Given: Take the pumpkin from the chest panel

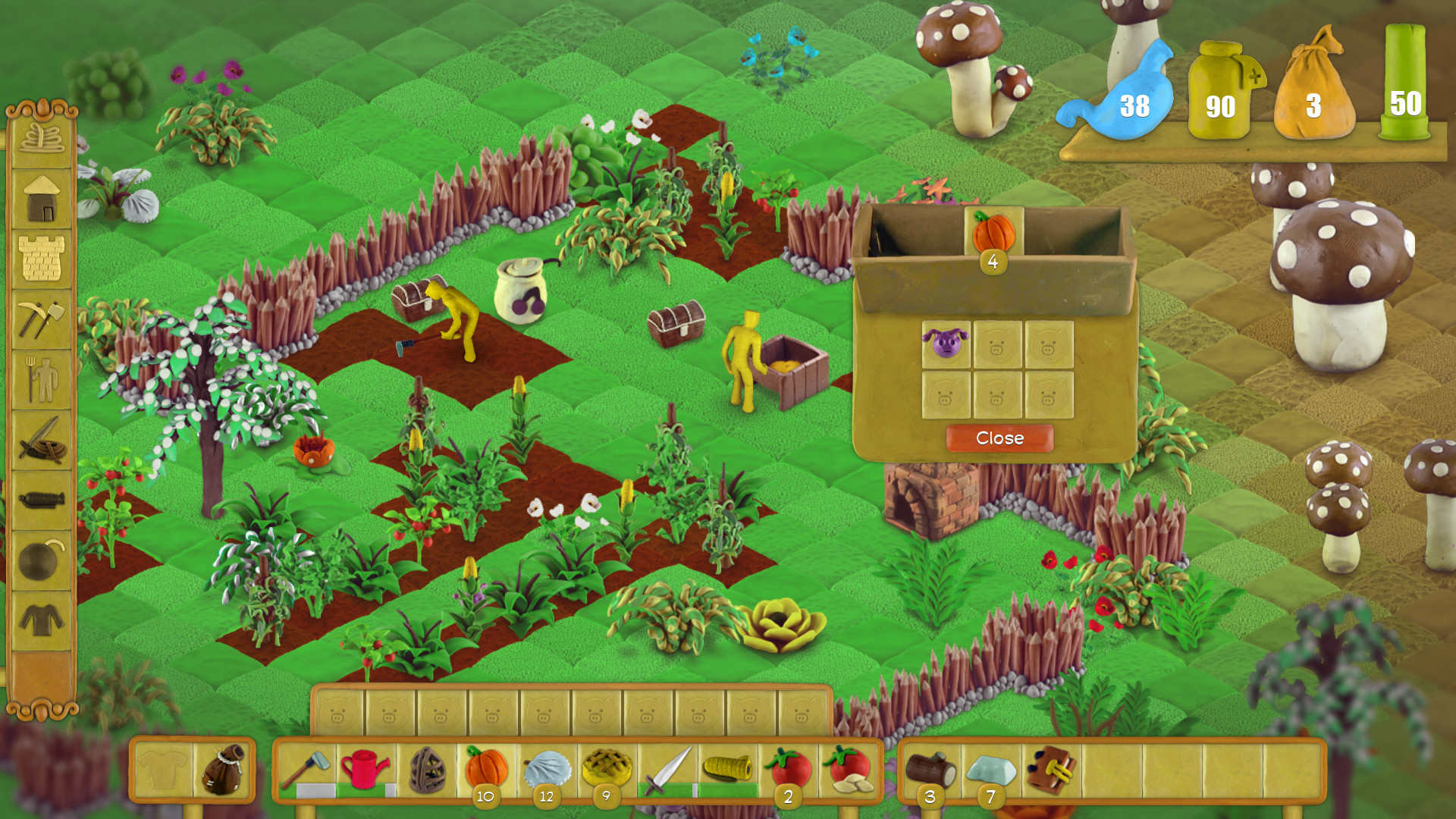Looking at the screenshot, I should coord(993,231).
